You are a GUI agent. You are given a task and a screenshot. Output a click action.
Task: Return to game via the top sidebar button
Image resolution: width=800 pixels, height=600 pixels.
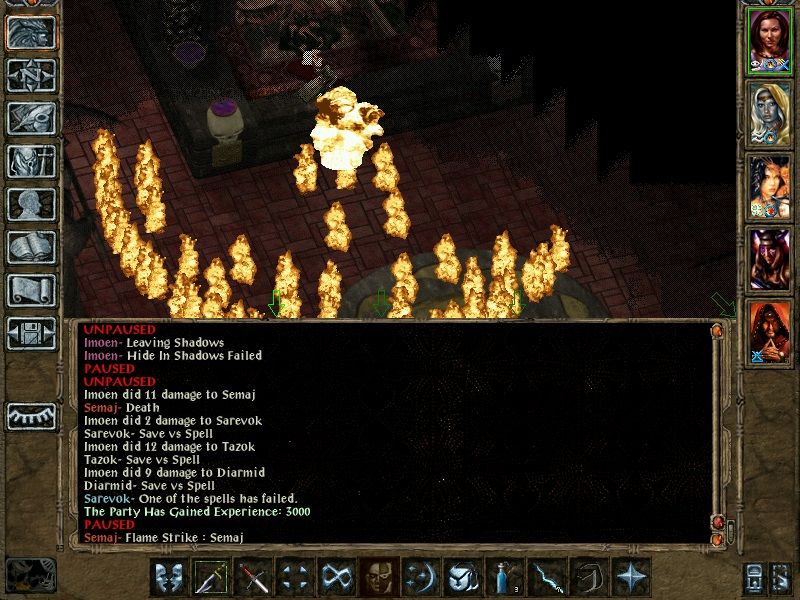[x=30, y=33]
